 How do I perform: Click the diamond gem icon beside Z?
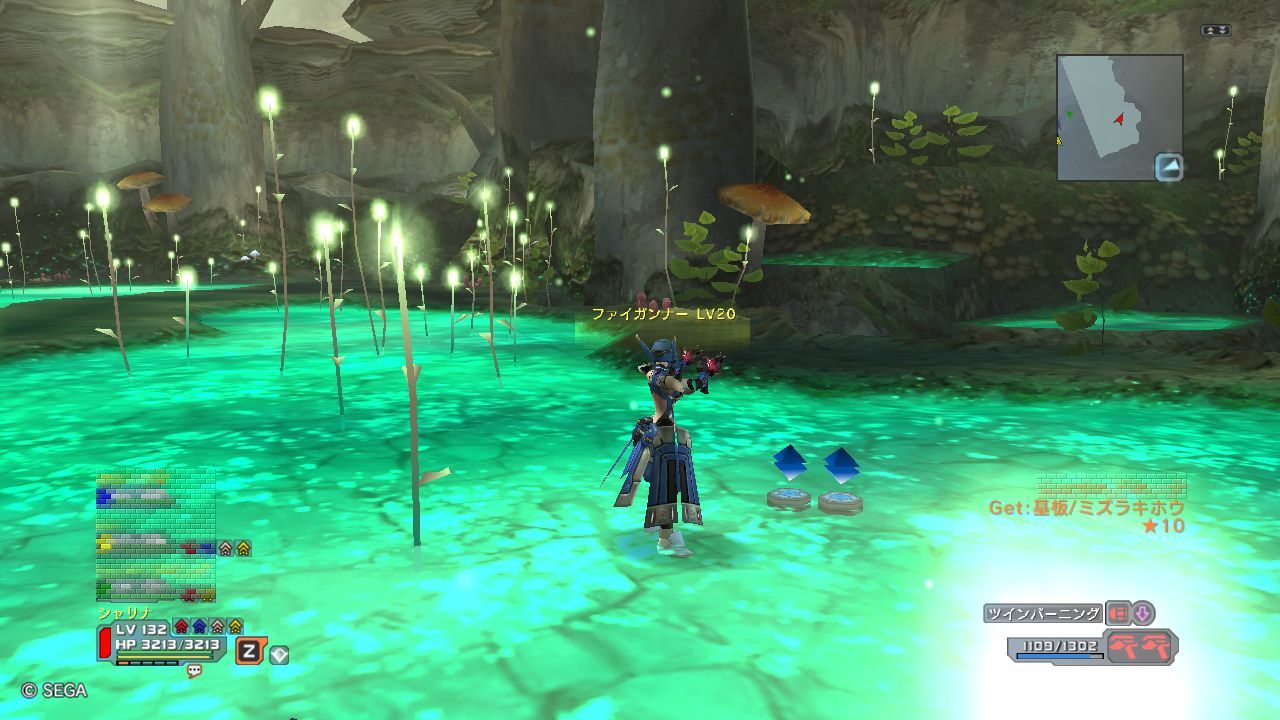[279, 655]
